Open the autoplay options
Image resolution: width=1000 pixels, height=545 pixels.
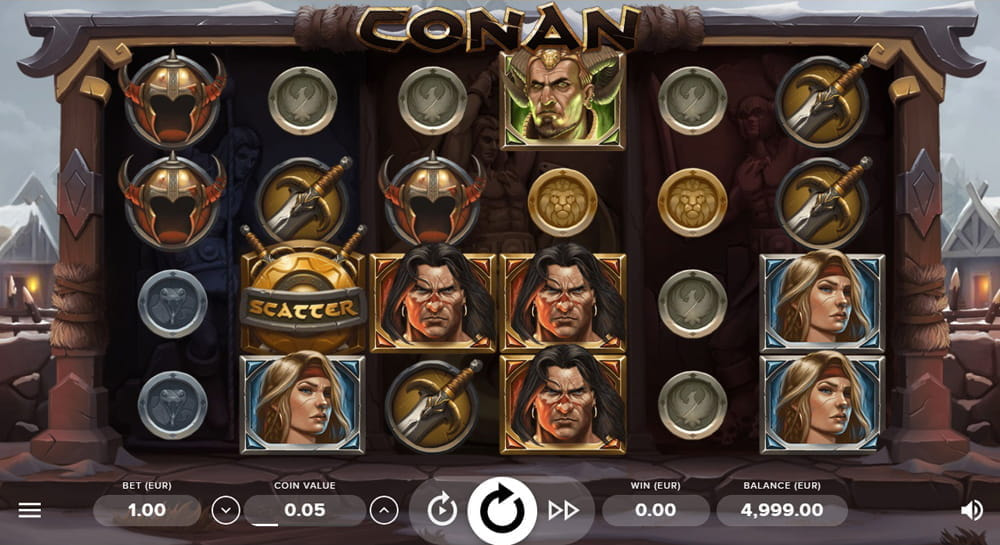pos(441,511)
